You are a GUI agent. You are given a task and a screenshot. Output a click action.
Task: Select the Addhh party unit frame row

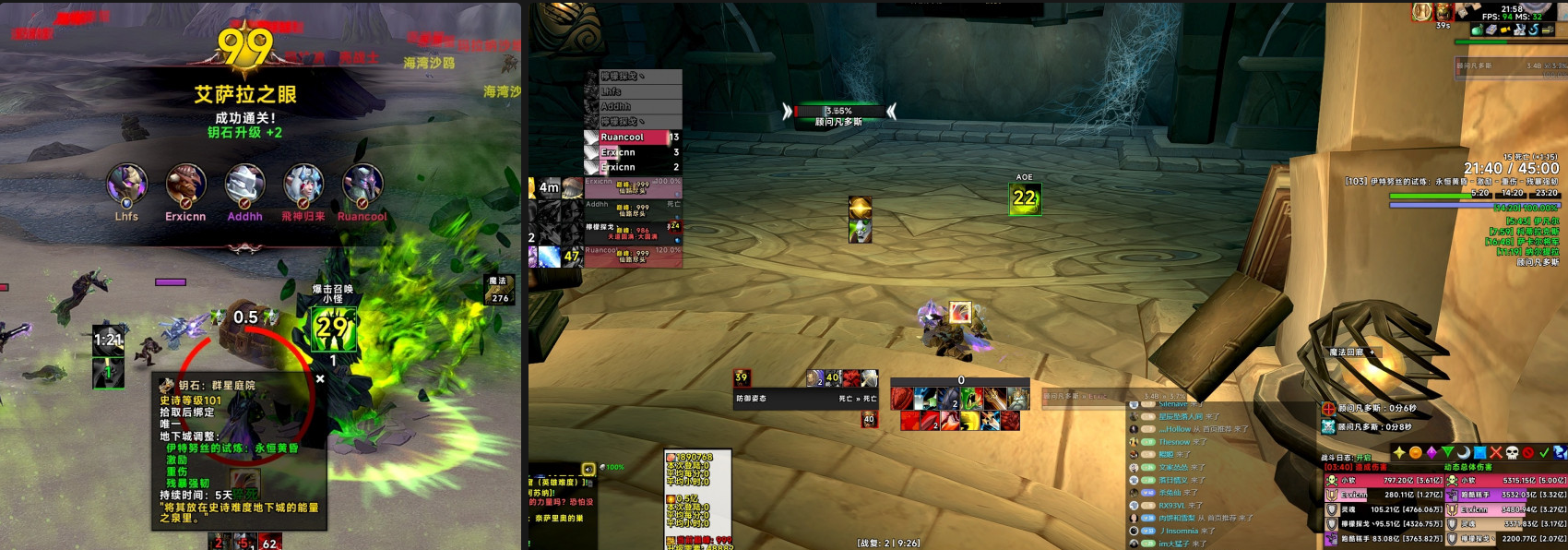pyautogui.click(x=634, y=209)
